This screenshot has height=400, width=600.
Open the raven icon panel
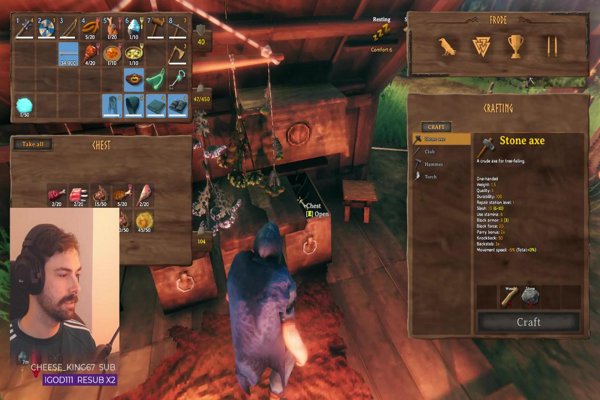click(x=446, y=46)
